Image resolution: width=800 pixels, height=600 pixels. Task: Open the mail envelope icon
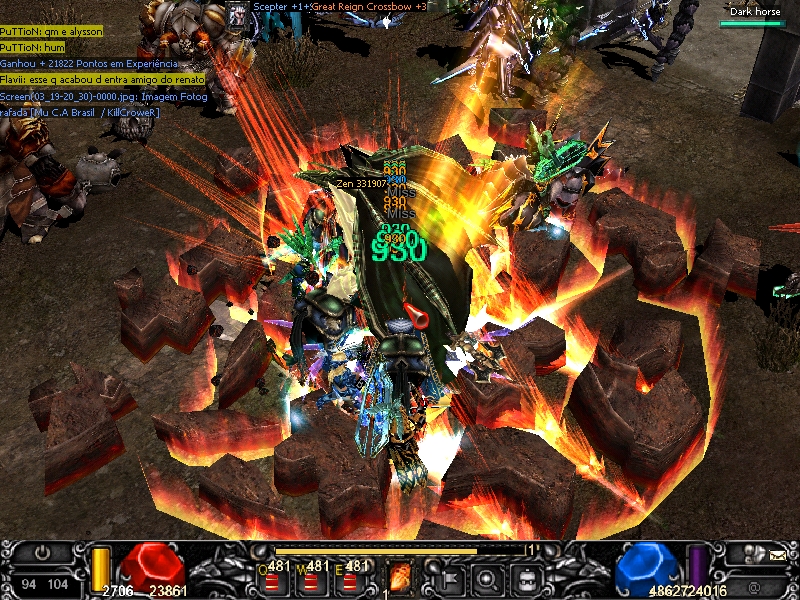pyautogui.click(x=778, y=552)
